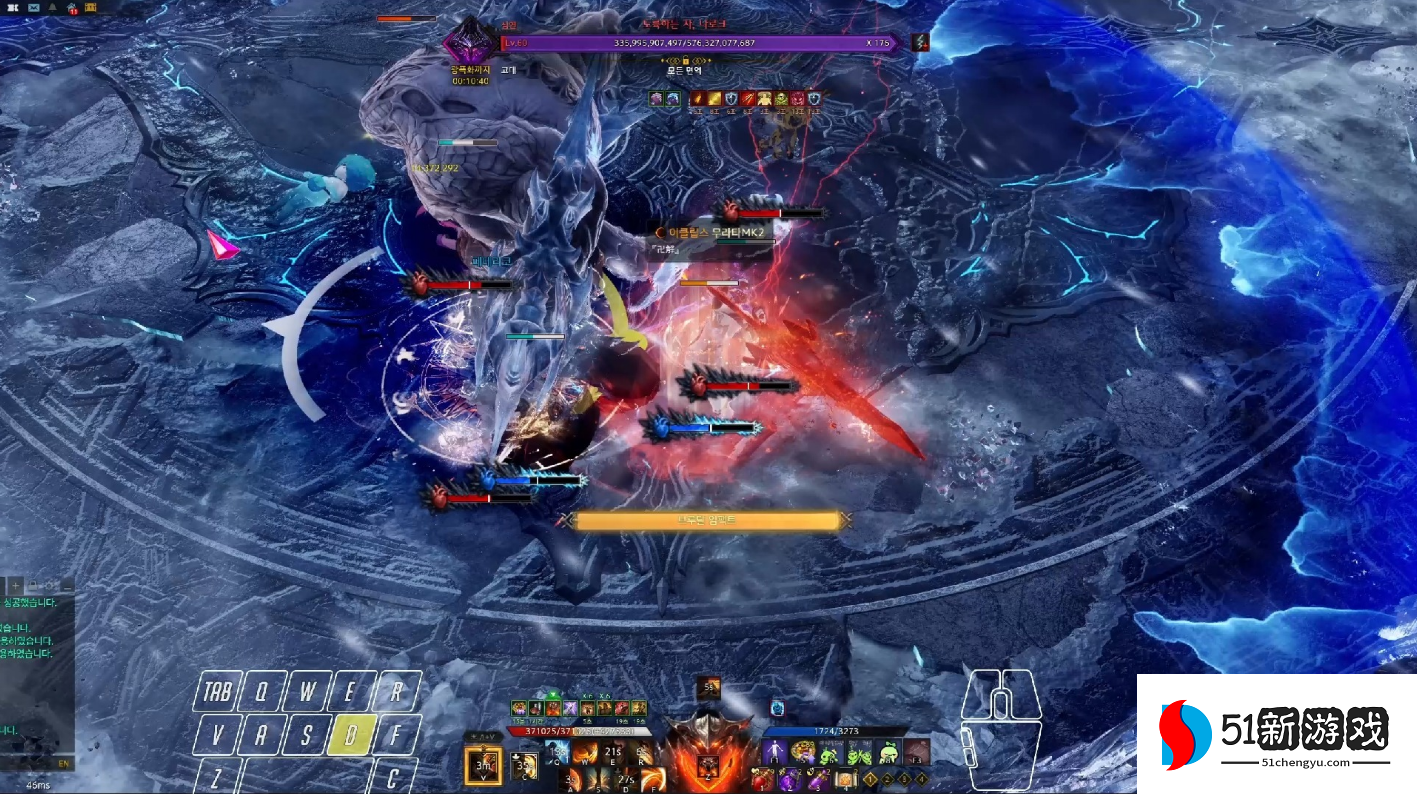1417x794 pixels.
Task: Select the green mokoko emote slot
Action: pyautogui.click(x=831, y=752)
